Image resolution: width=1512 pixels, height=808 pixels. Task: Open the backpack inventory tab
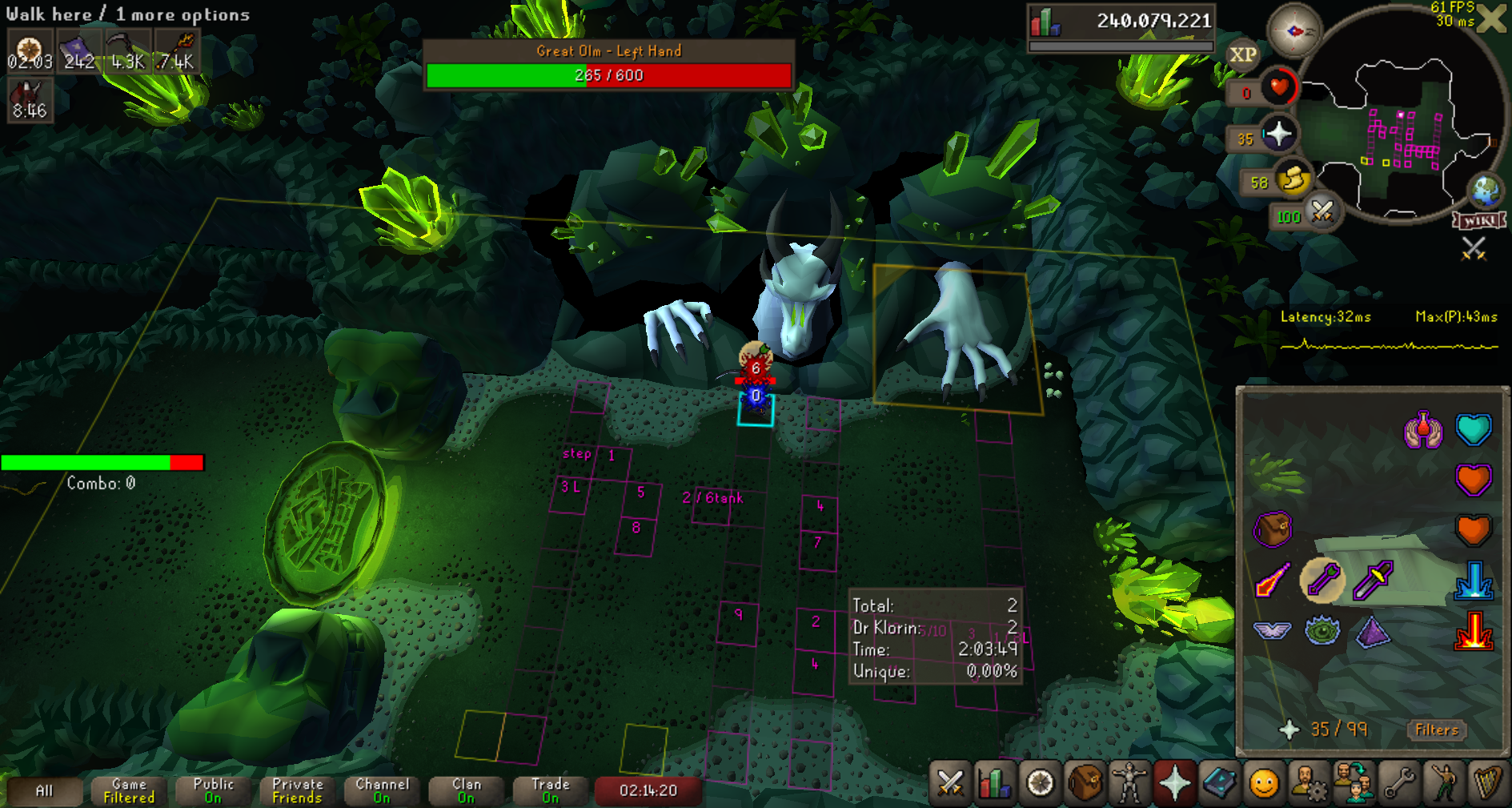coord(1085,783)
